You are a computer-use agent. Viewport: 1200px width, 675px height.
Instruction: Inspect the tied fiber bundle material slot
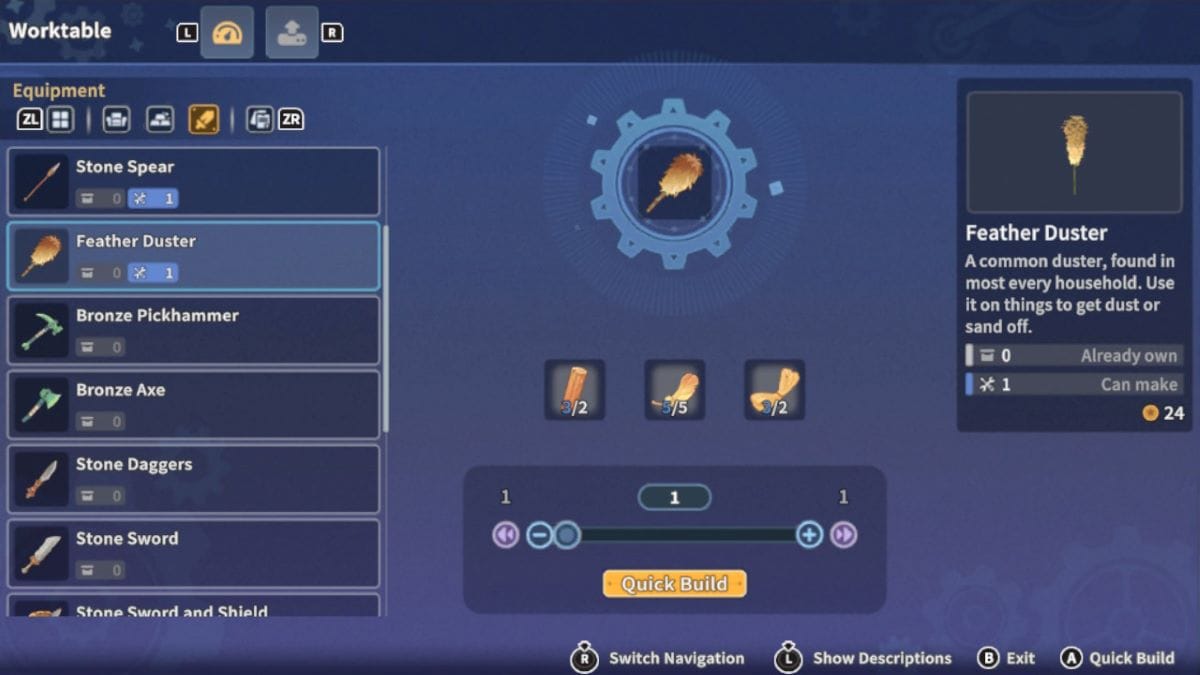point(774,390)
